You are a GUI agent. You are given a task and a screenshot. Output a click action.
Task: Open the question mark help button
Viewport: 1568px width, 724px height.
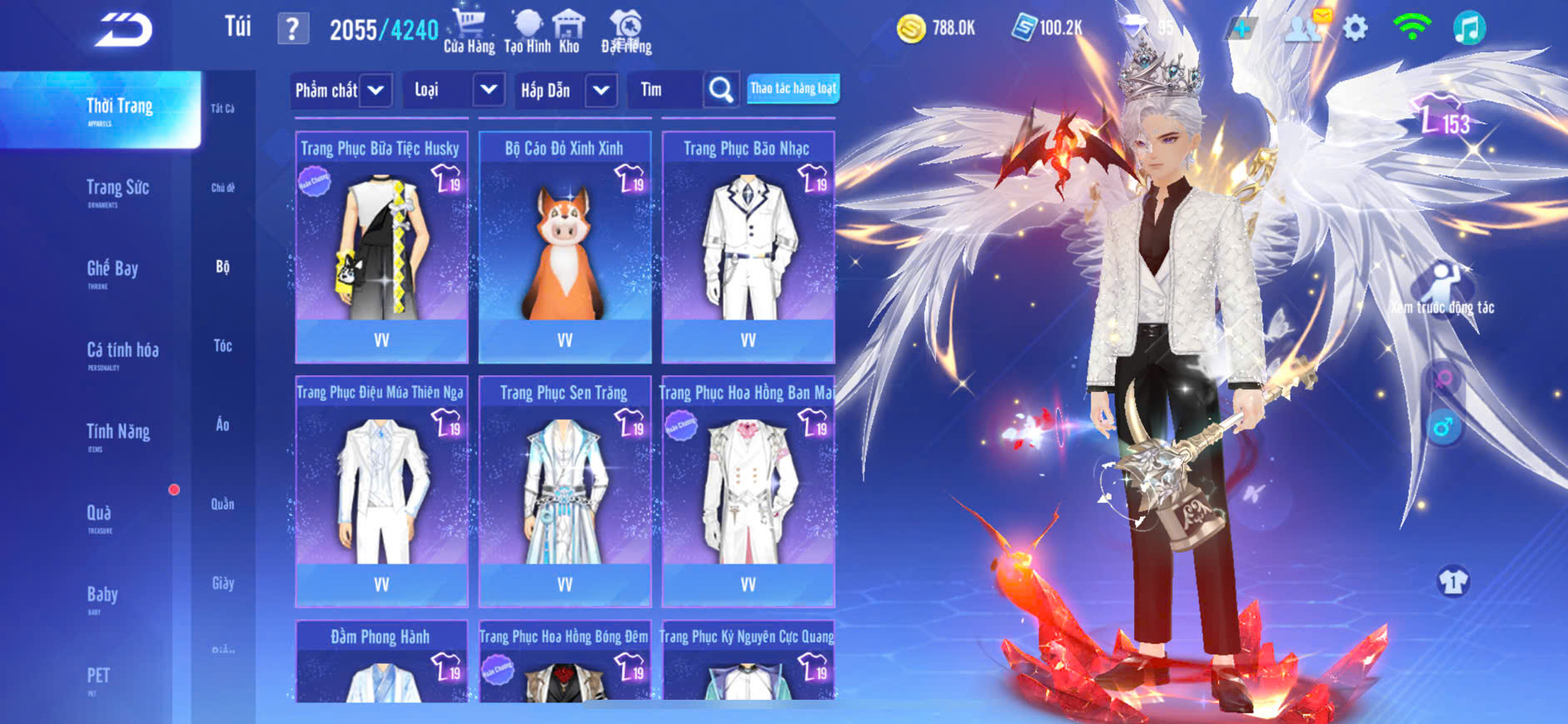click(x=292, y=30)
